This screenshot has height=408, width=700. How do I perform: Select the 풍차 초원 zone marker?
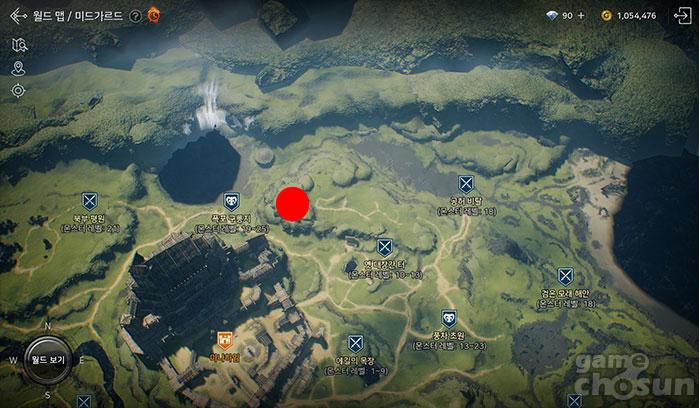point(448,318)
